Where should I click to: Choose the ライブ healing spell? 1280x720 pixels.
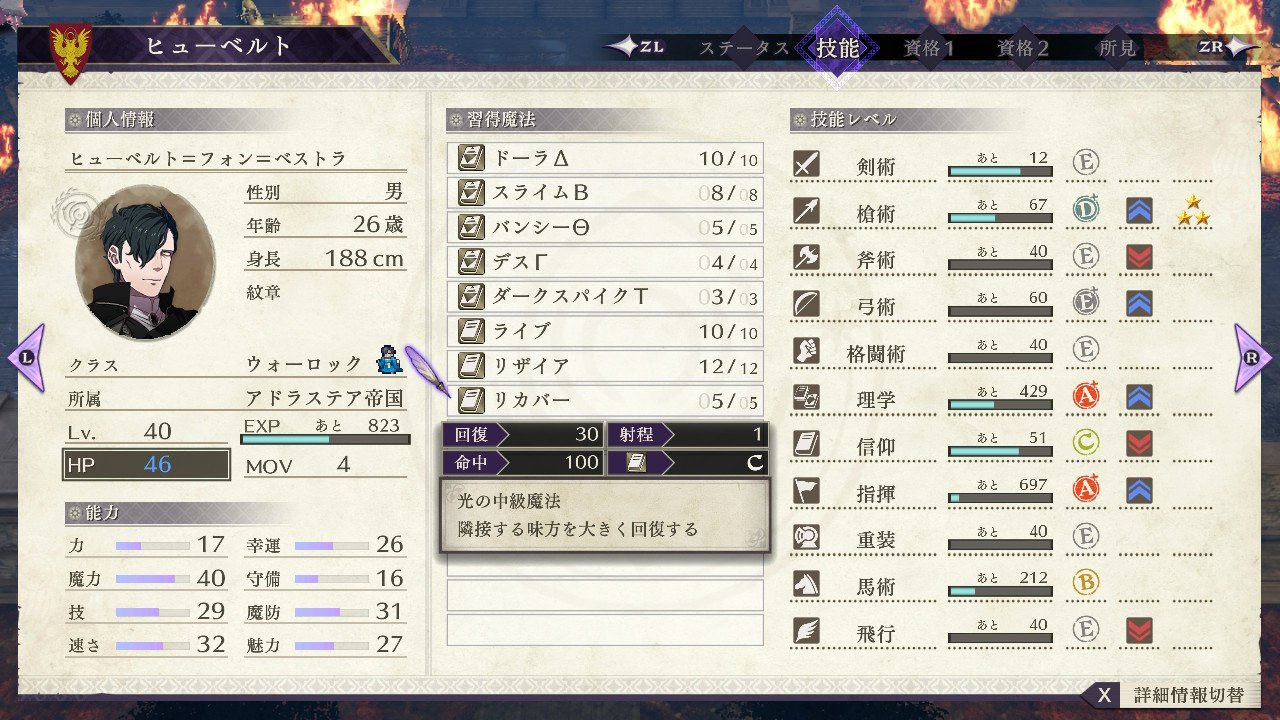(x=604, y=332)
